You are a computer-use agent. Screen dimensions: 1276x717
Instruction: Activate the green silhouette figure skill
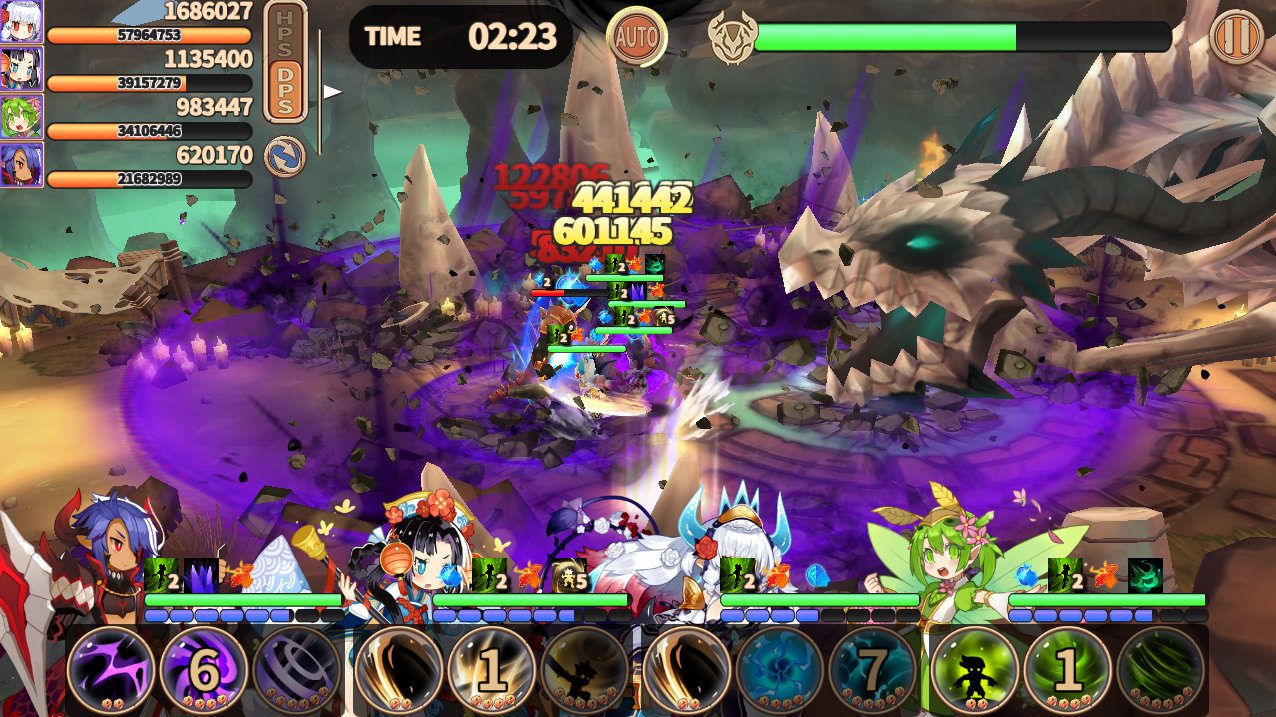click(x=975, y=670)
